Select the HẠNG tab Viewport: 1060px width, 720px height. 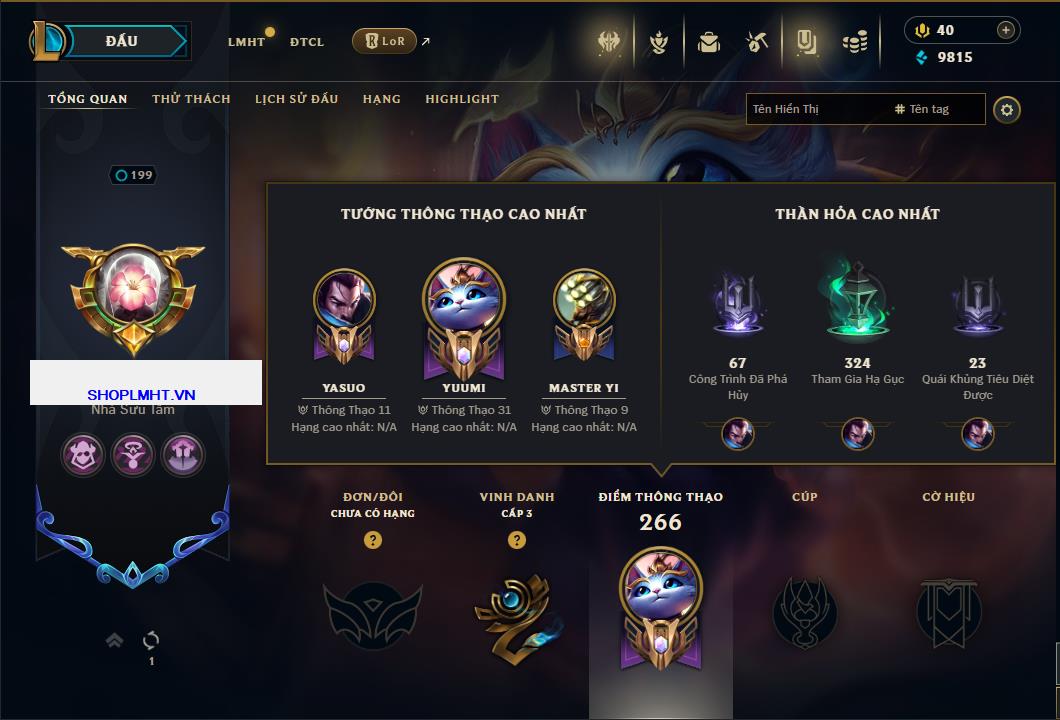pyautogui.click(x=381, y=99)
